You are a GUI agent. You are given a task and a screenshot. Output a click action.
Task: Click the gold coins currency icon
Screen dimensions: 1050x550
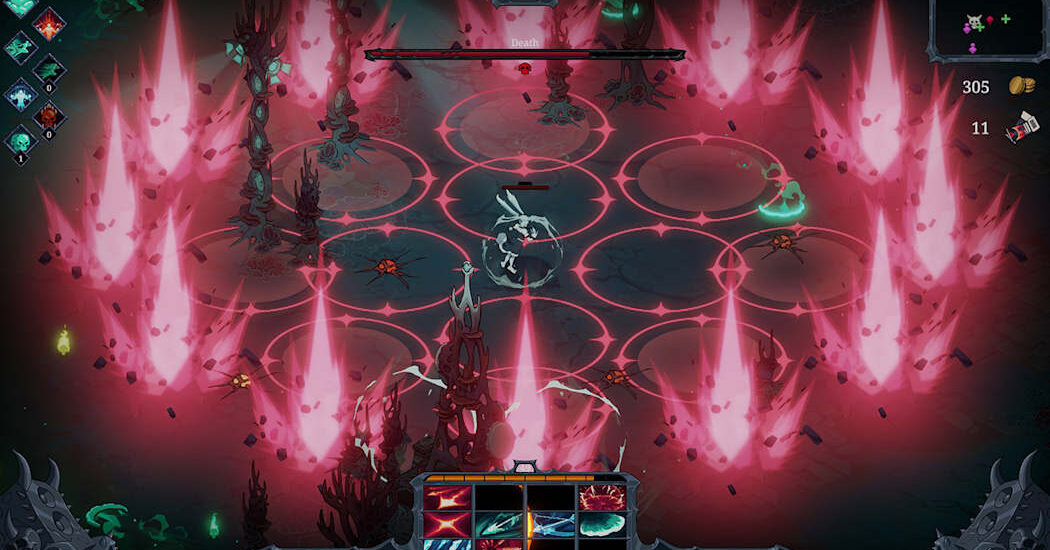[1021, 86]
